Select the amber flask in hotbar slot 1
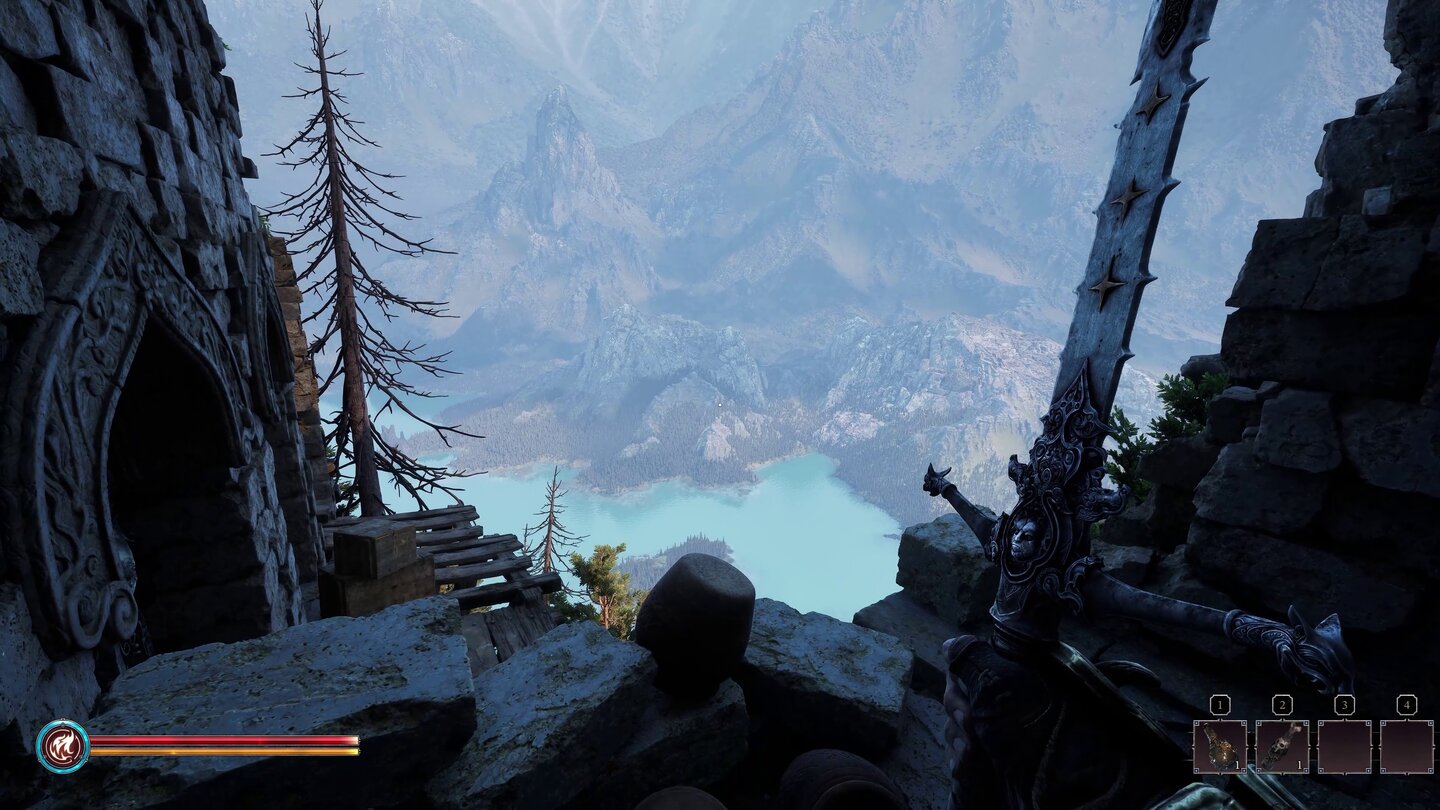 pos(1219,746)
